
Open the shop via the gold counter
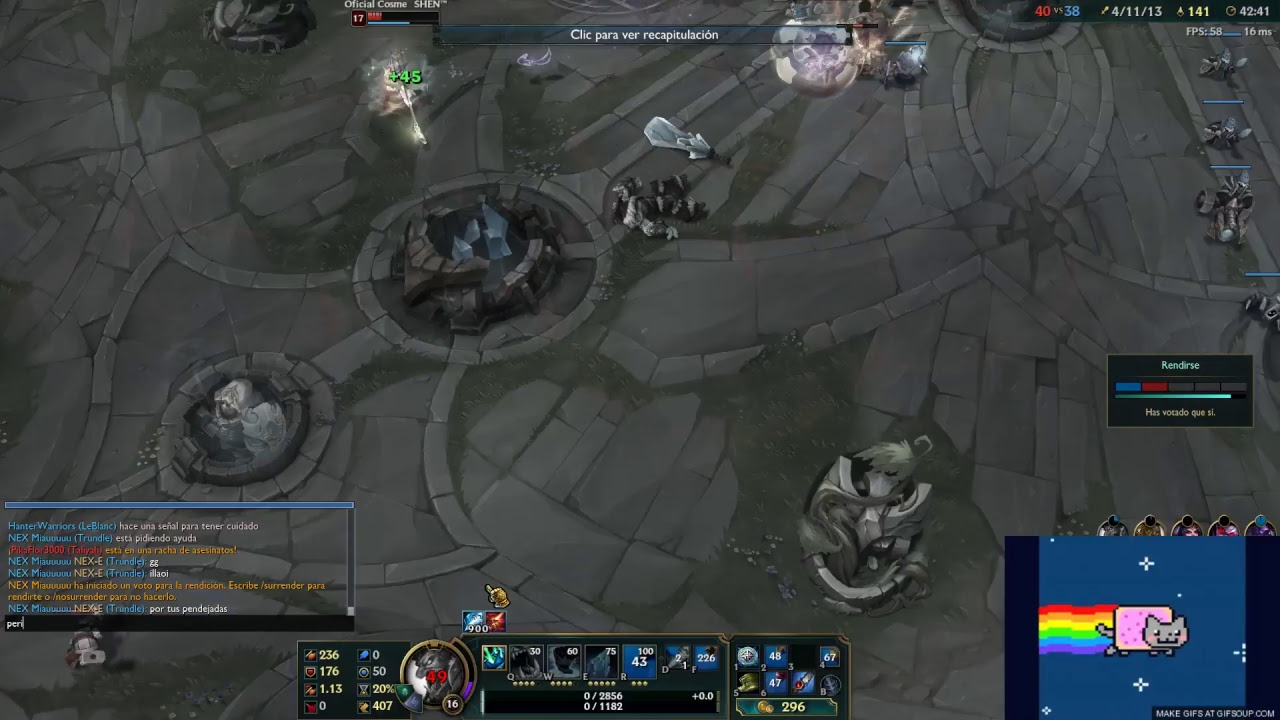point(785,706)
